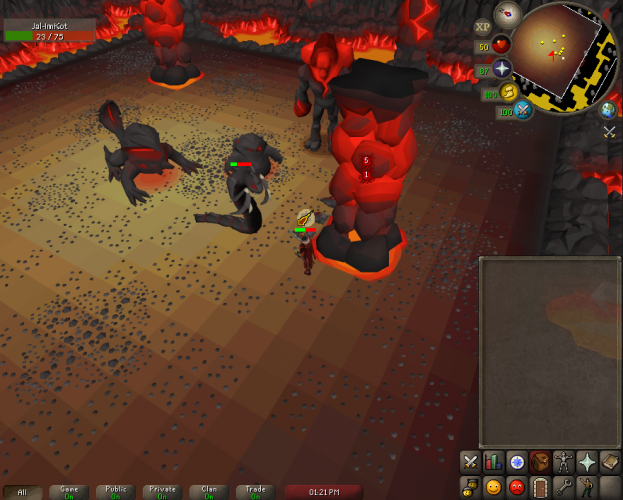Select the Inventory backpack tab
This screenshot has width=623, height=500.
(x=539, y=462)
